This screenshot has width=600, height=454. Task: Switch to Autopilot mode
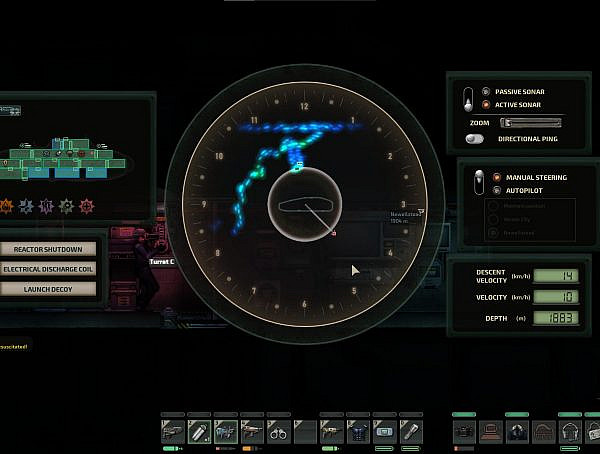(497, 190)
